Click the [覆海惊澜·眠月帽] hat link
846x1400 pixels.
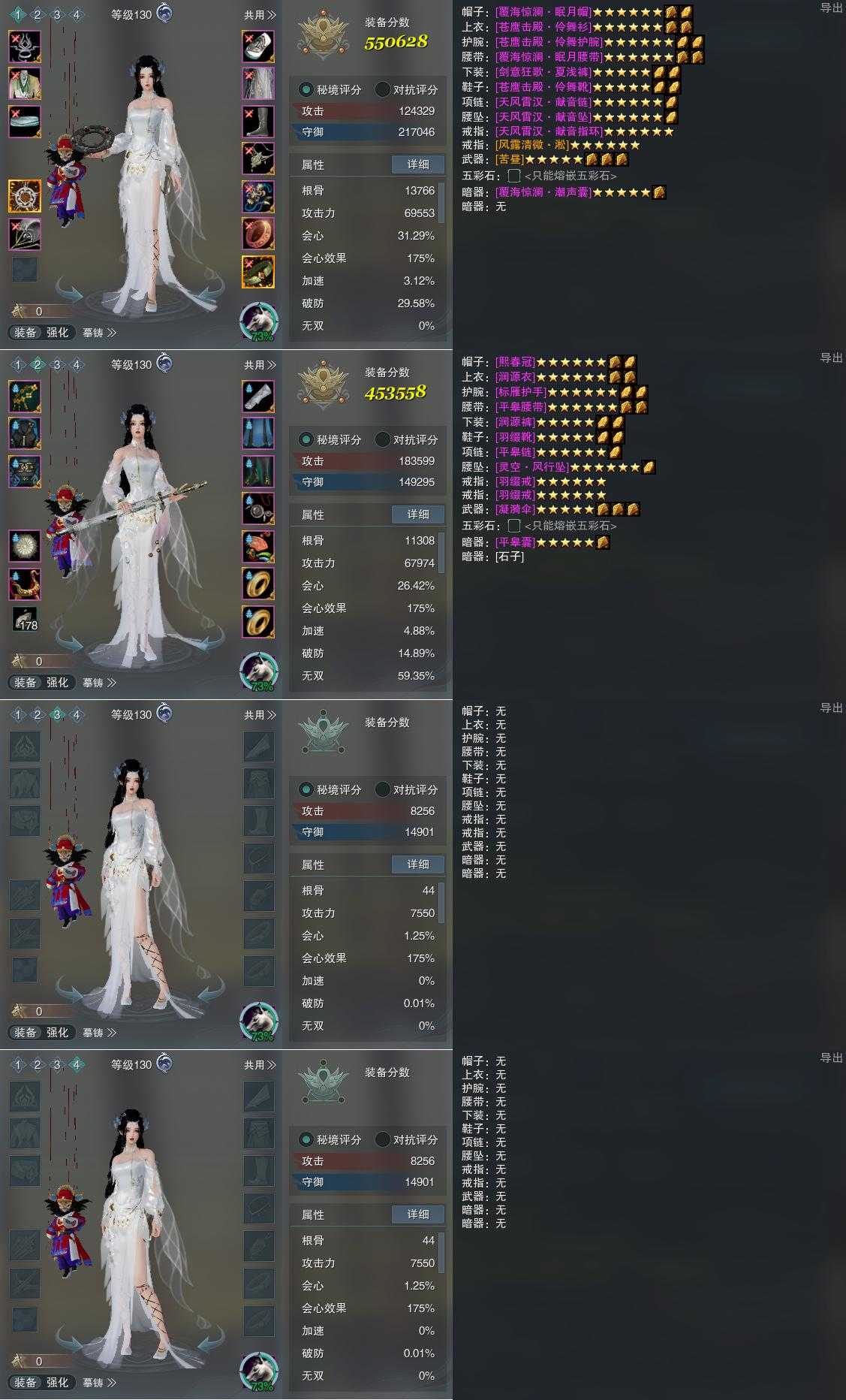click(543, 12)
